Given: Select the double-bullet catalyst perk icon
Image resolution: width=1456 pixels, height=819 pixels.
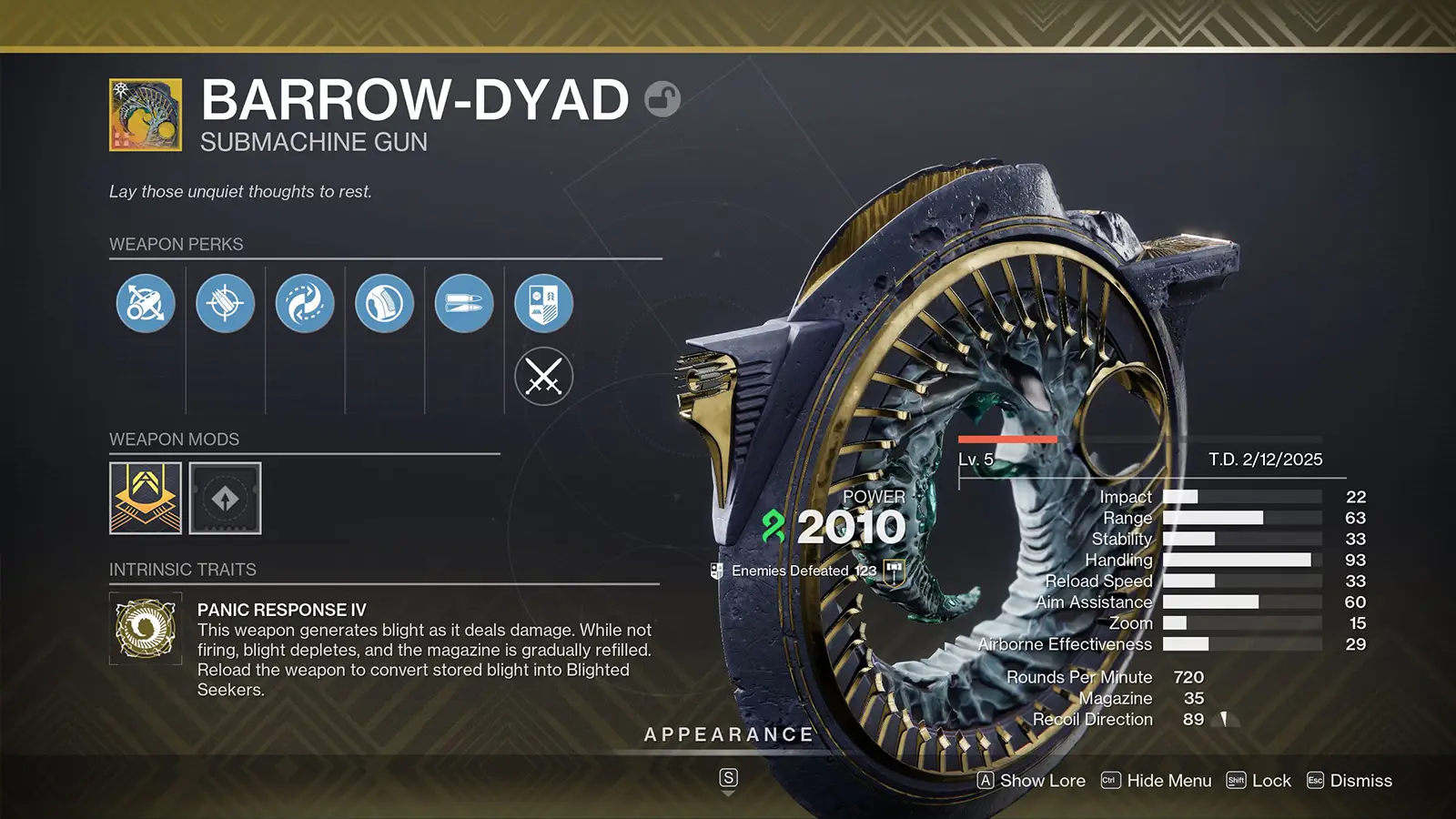Looking at the screenshot, I should click(x=463, y=303).
